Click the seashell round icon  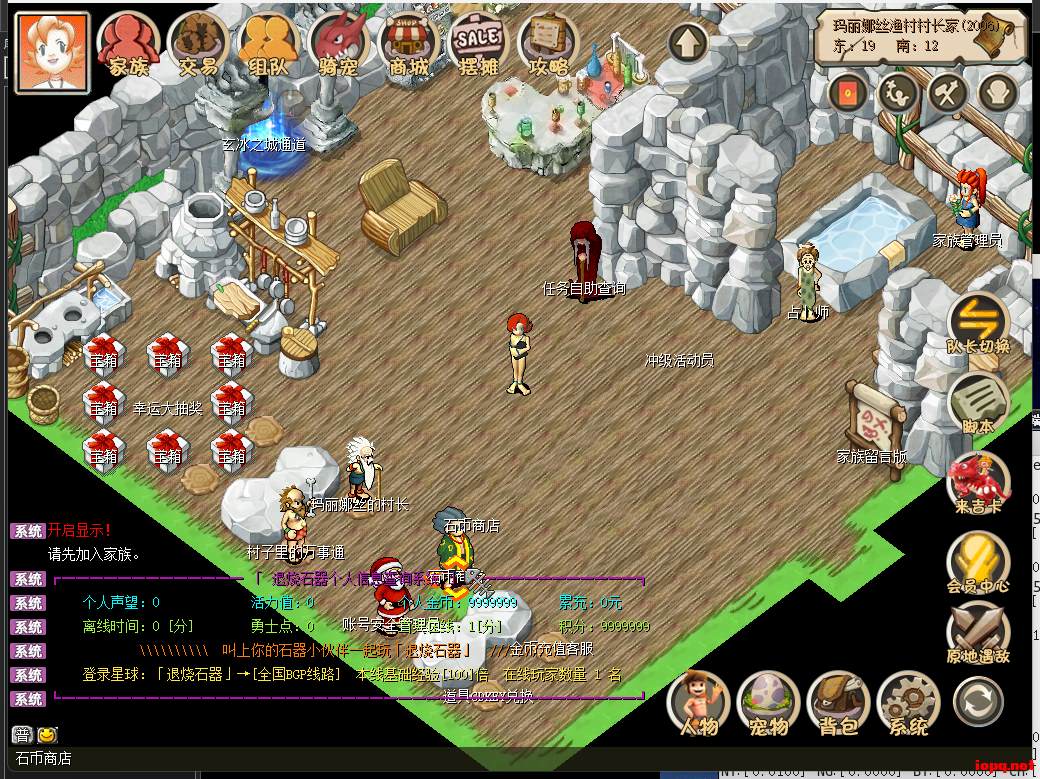[996, 93]
